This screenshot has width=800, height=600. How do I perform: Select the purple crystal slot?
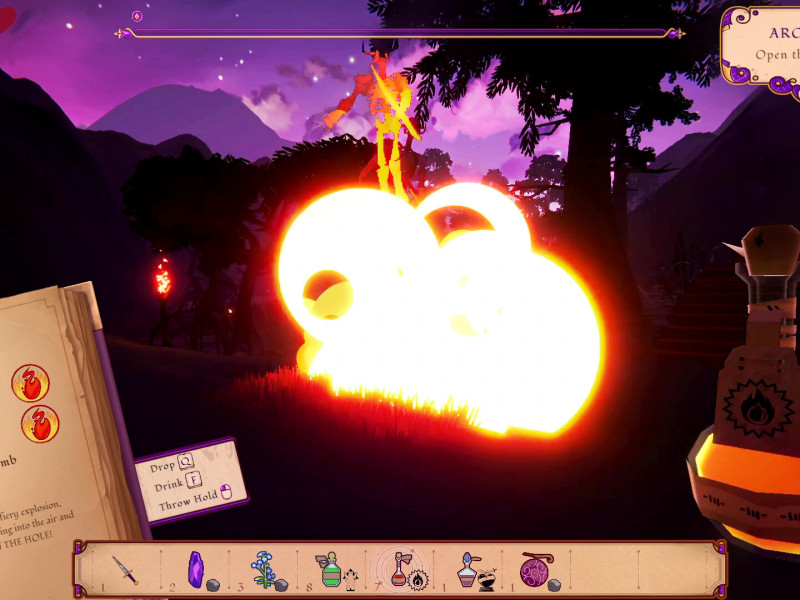196,569
